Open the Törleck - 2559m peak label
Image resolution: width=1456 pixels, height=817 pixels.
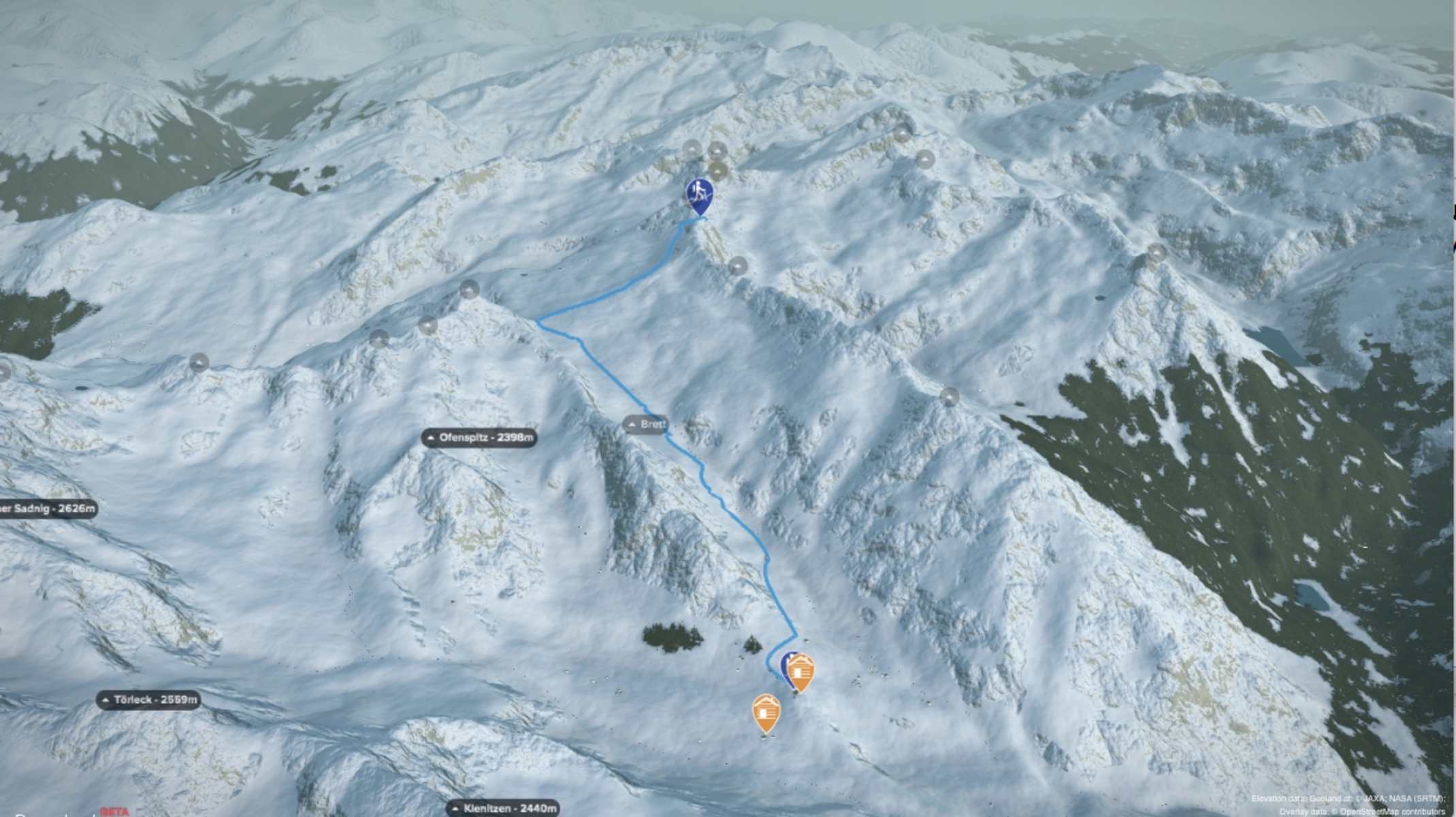[148, 700]
